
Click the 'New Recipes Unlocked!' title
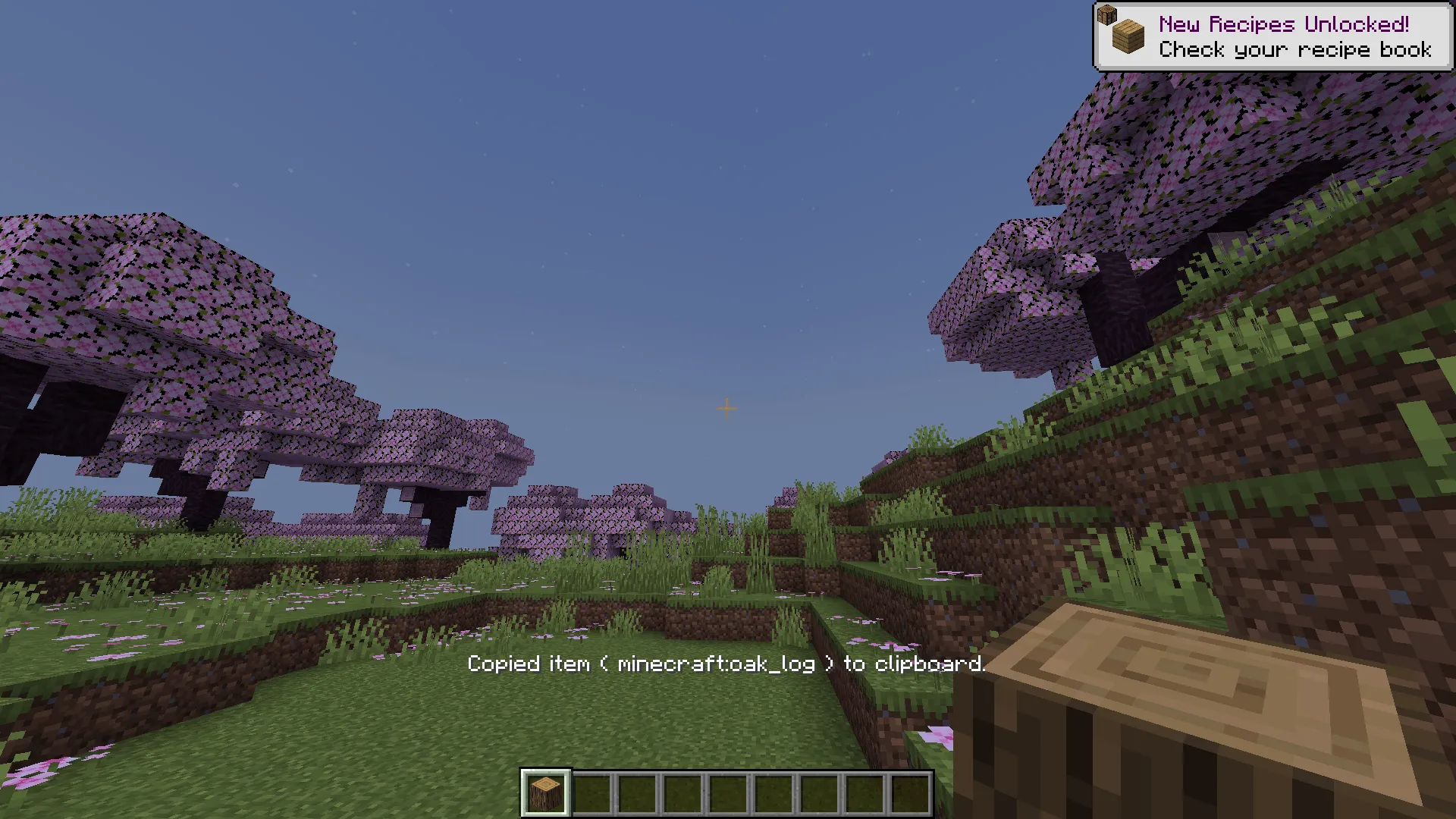1283,25
